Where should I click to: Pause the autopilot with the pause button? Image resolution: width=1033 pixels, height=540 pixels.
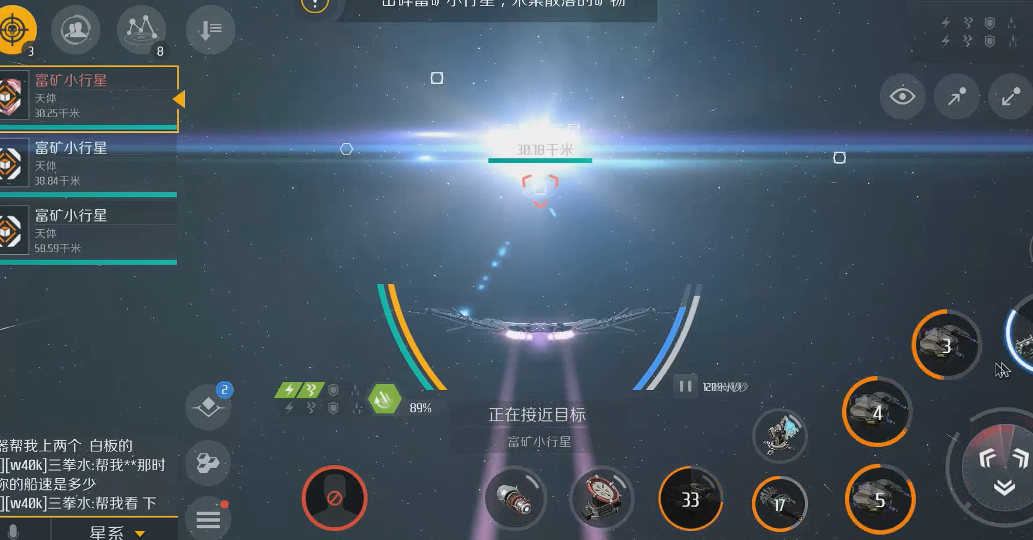coord(686,386)
